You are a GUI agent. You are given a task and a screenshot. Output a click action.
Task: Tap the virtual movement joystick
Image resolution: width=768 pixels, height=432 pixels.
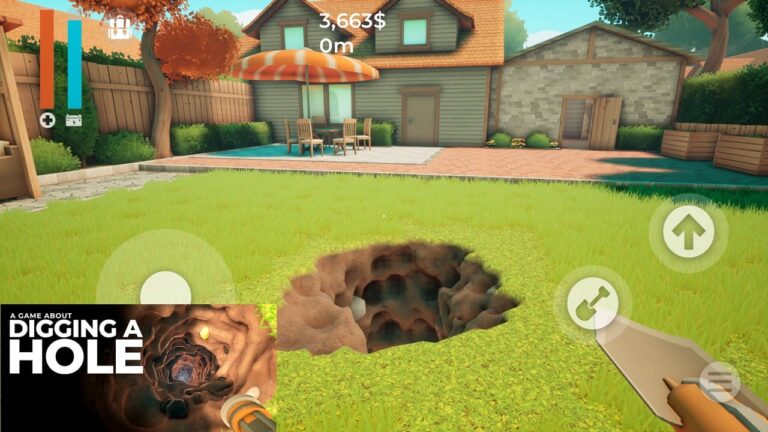coord(164,290)
